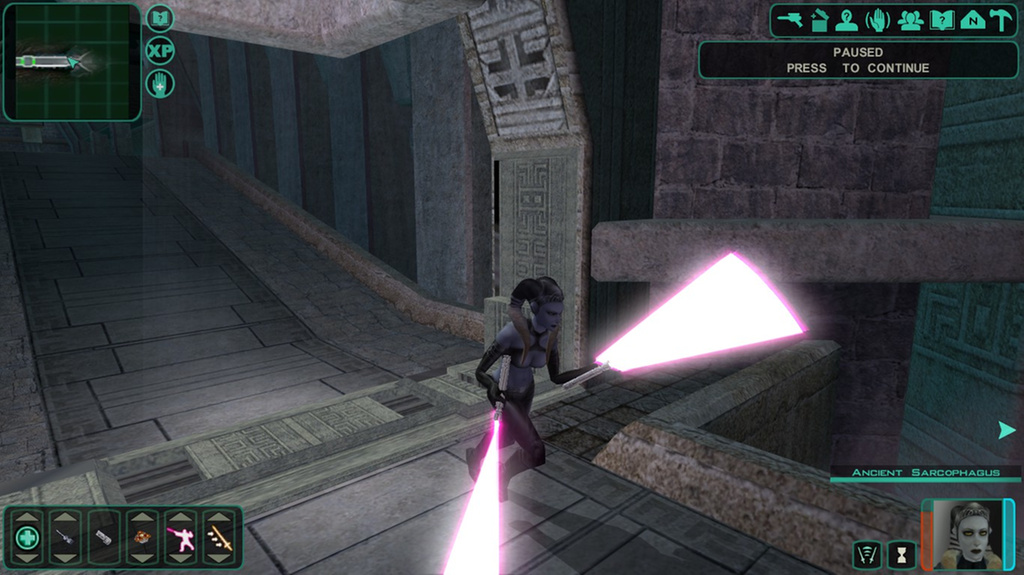Select the spike tool slot in the action bar
Screen dimensions: 1024x575
66,538
